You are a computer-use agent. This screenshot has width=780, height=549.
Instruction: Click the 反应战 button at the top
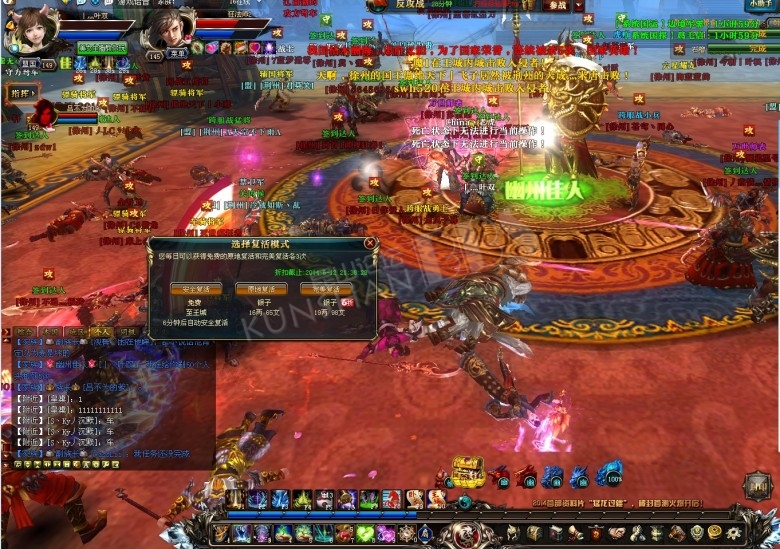(411, 5)
